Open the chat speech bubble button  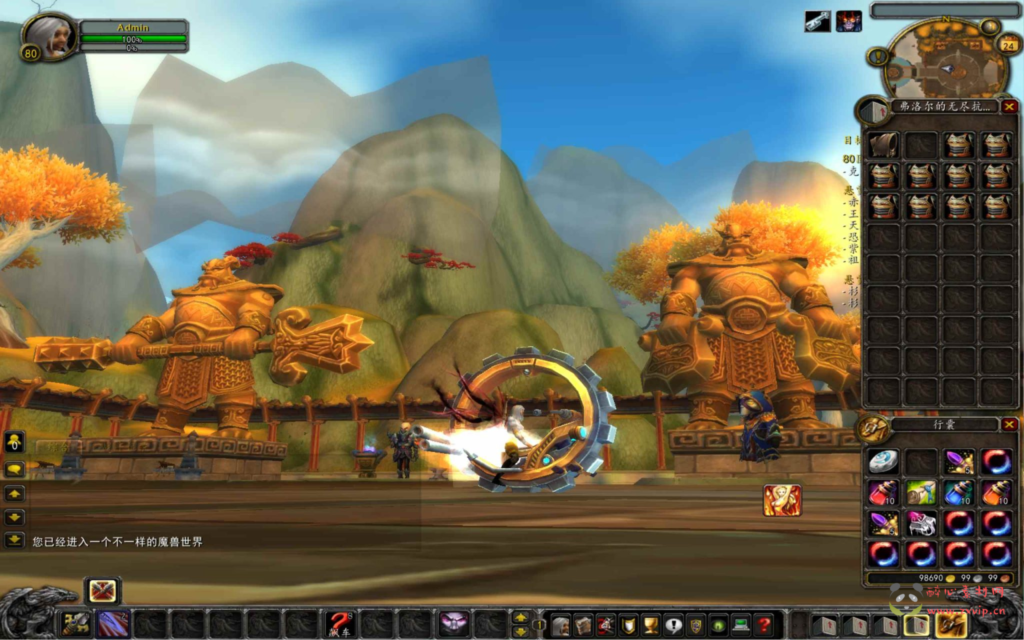point(15,468)
